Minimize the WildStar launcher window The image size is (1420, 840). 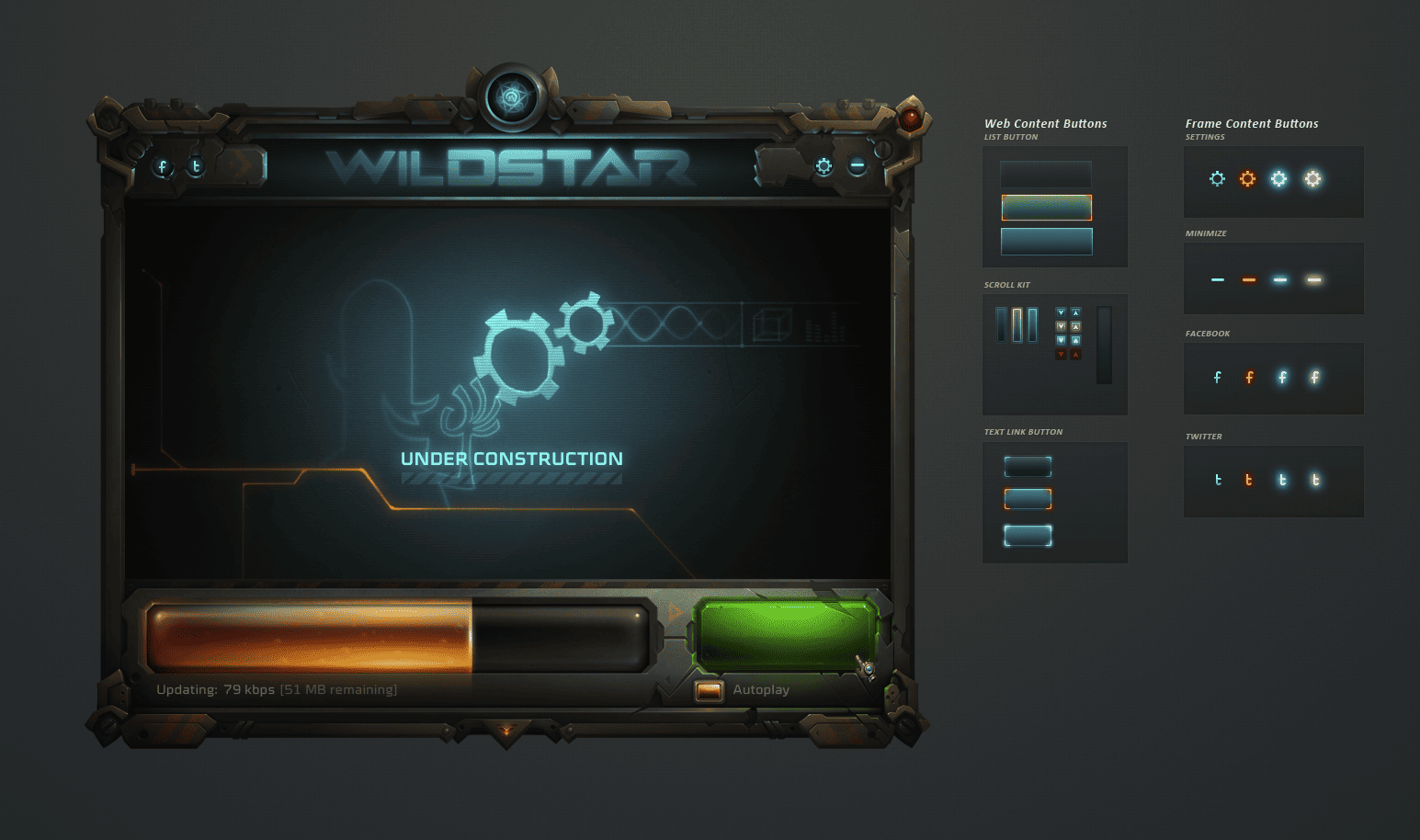click(857, 166)
